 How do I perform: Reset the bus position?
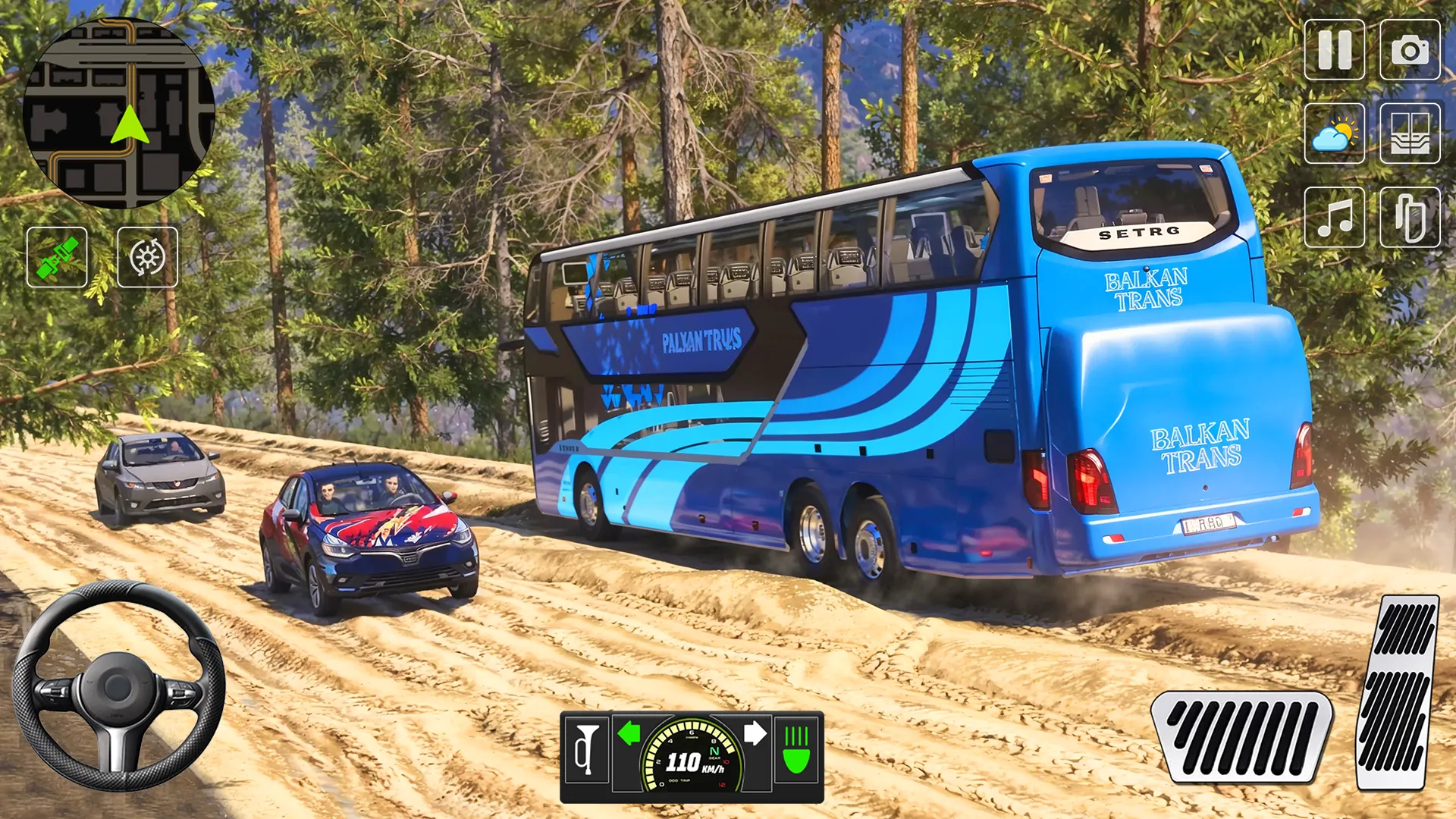148,258
